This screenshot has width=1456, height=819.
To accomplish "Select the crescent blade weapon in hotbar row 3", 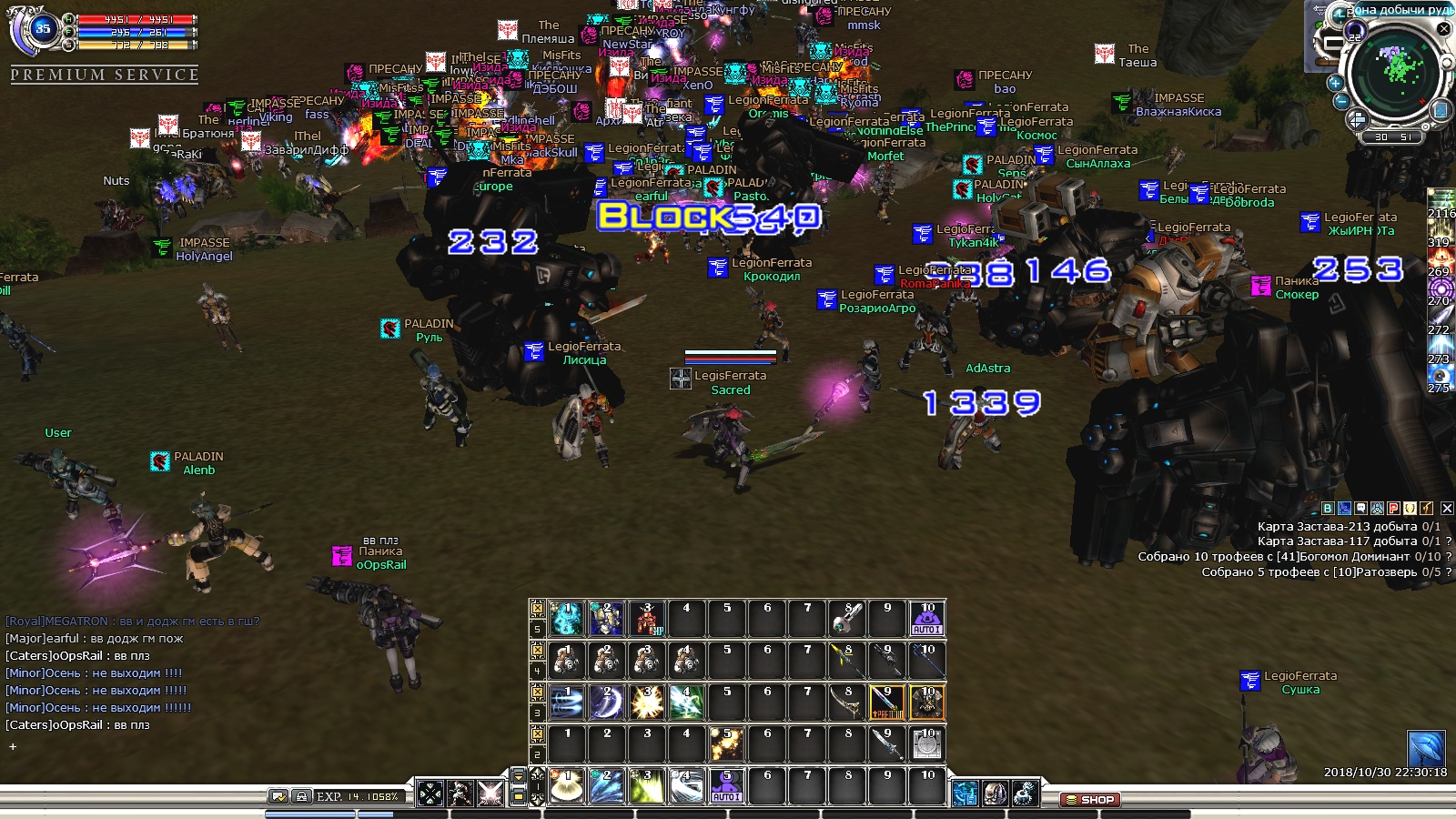I will click(847, 703).
